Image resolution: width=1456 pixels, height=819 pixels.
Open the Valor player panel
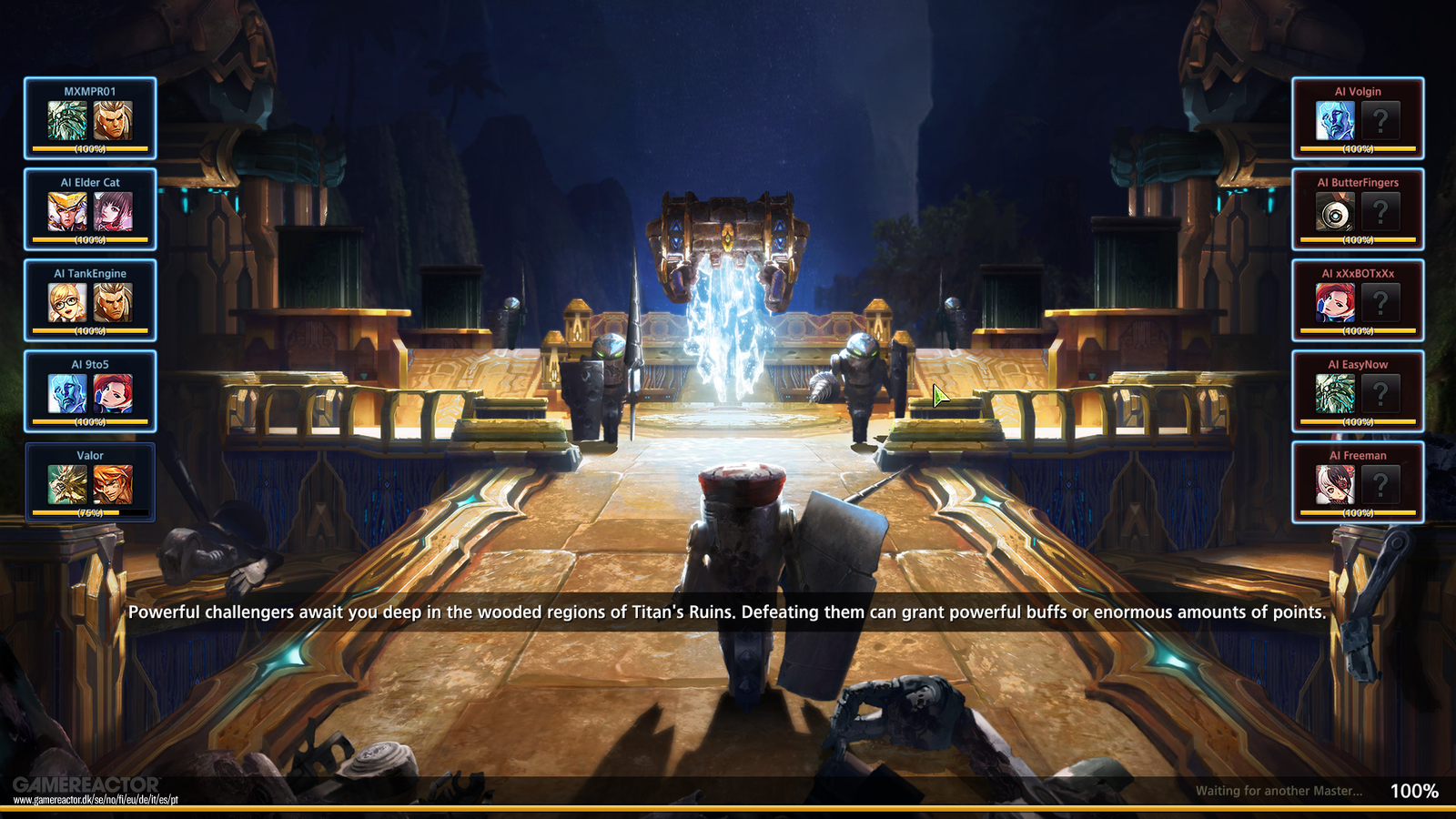click(x=90, y=482)
